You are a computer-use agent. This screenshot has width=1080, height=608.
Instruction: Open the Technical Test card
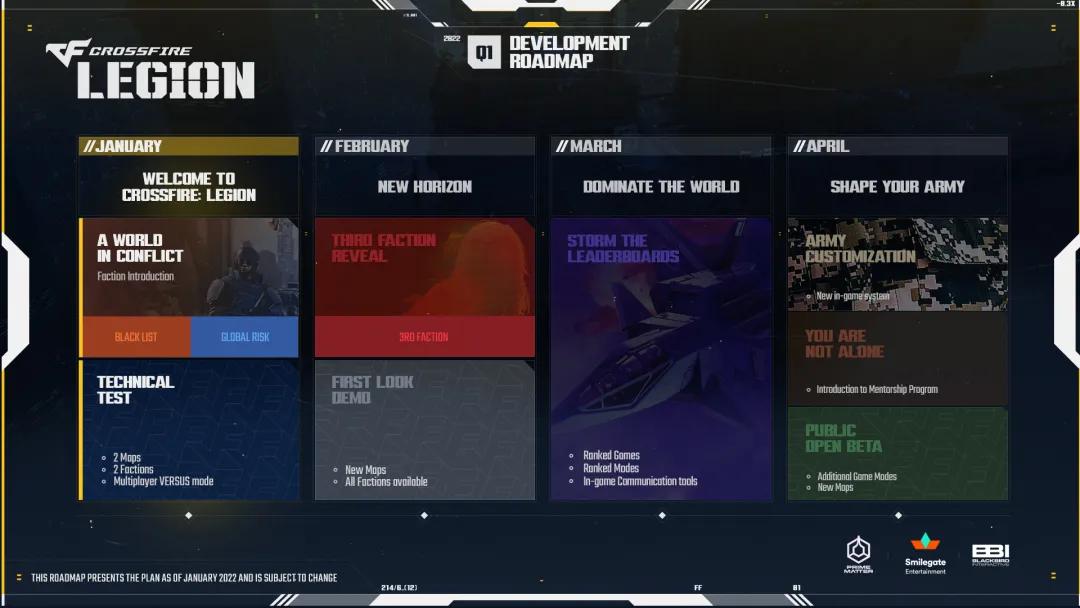[x=189, y=430]
